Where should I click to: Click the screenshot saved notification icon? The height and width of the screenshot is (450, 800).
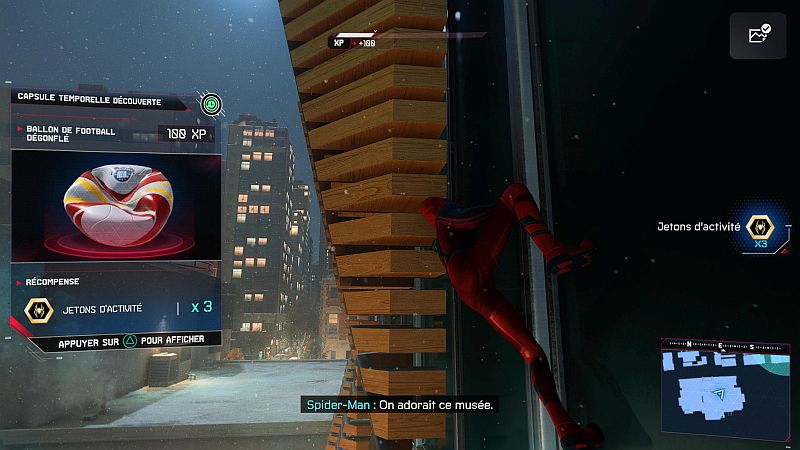757,36
